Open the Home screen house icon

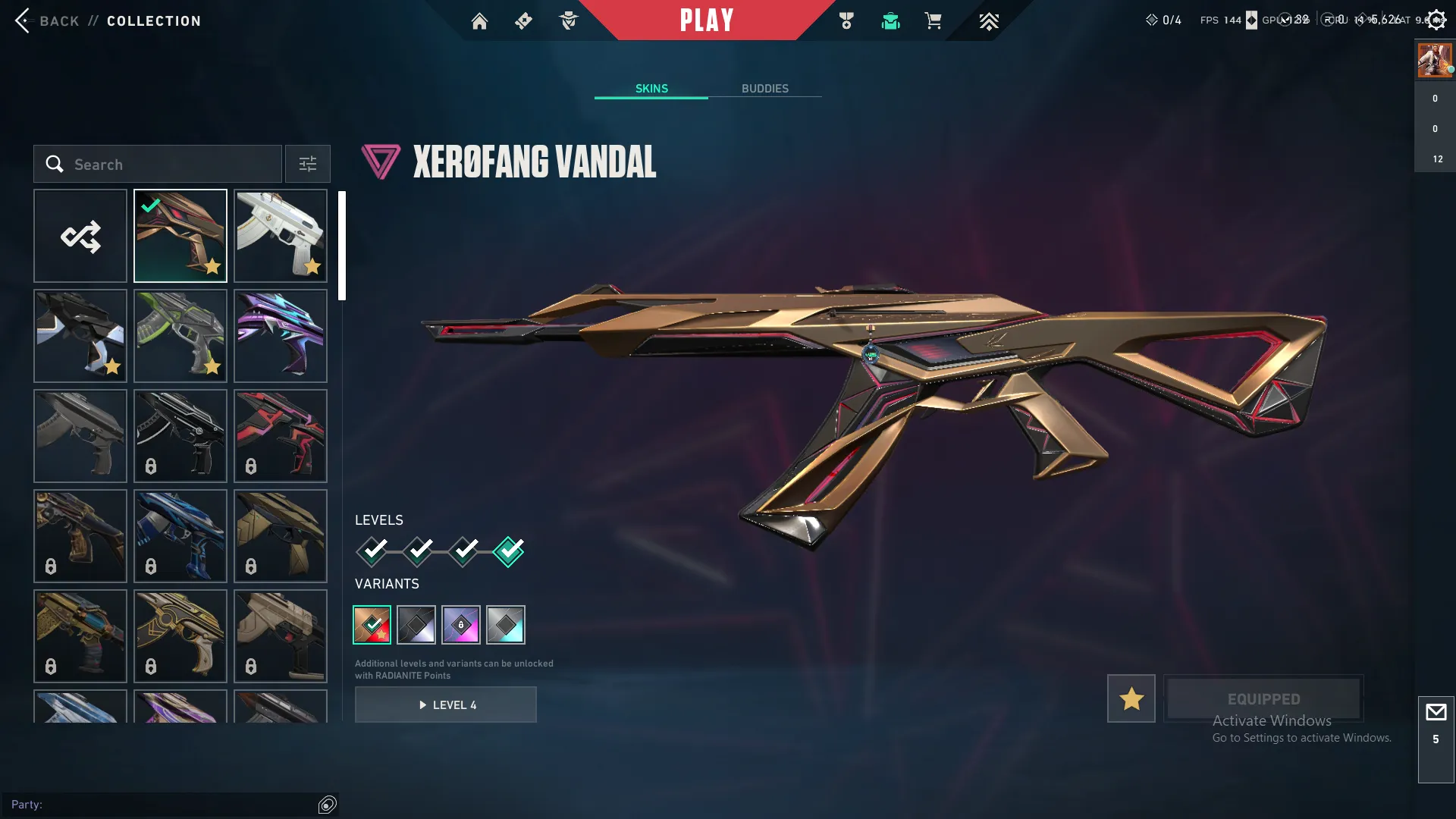click(480, 21)
